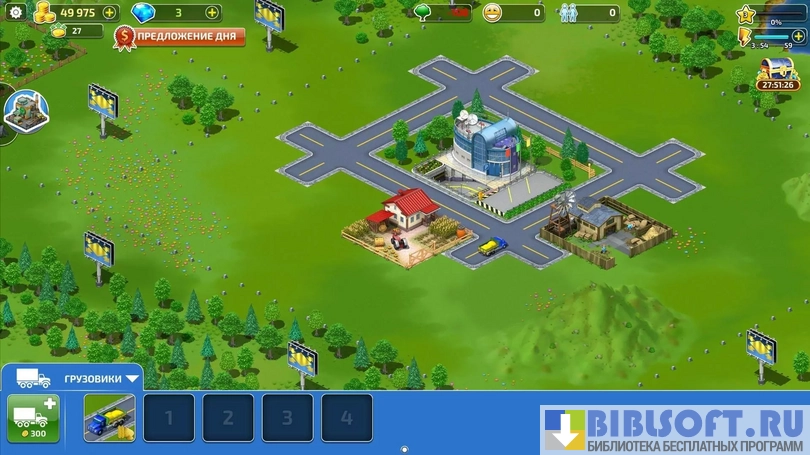Buy more blue diamonds with plus button
This screenshot has height=455, width=810.
212,13
